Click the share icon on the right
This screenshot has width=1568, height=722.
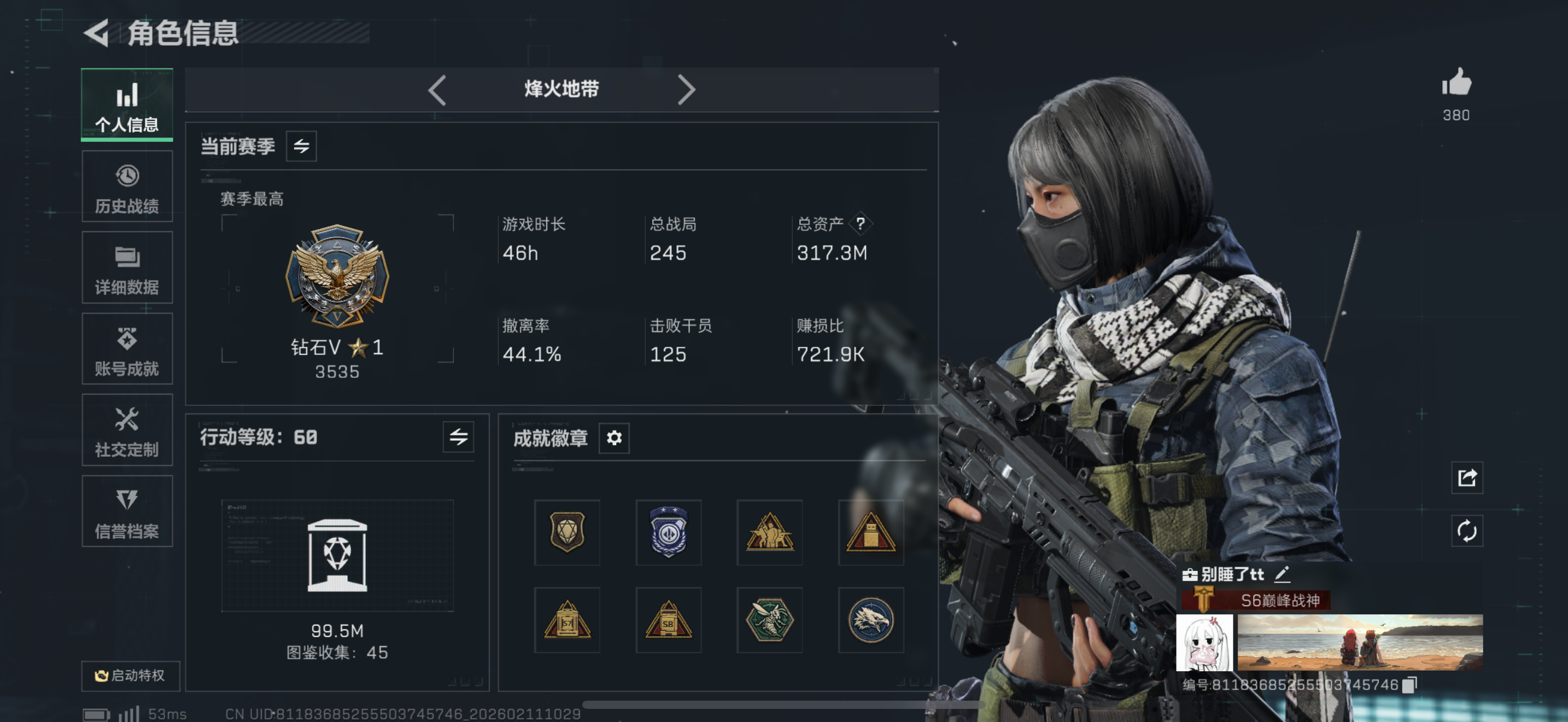pyautogui.click(x=1467, y=479)
